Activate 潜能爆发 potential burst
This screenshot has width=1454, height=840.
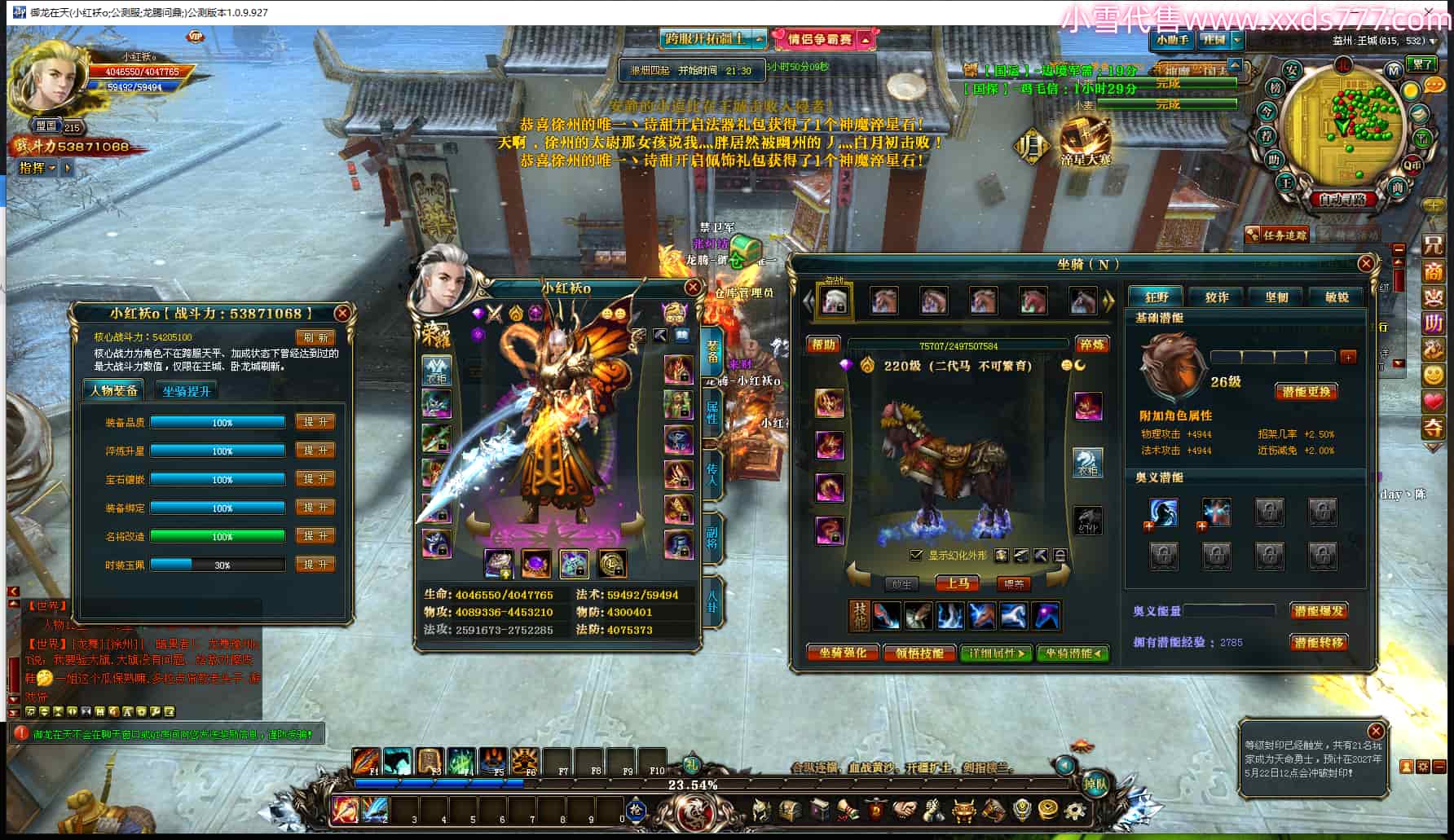pos(1318,611)
